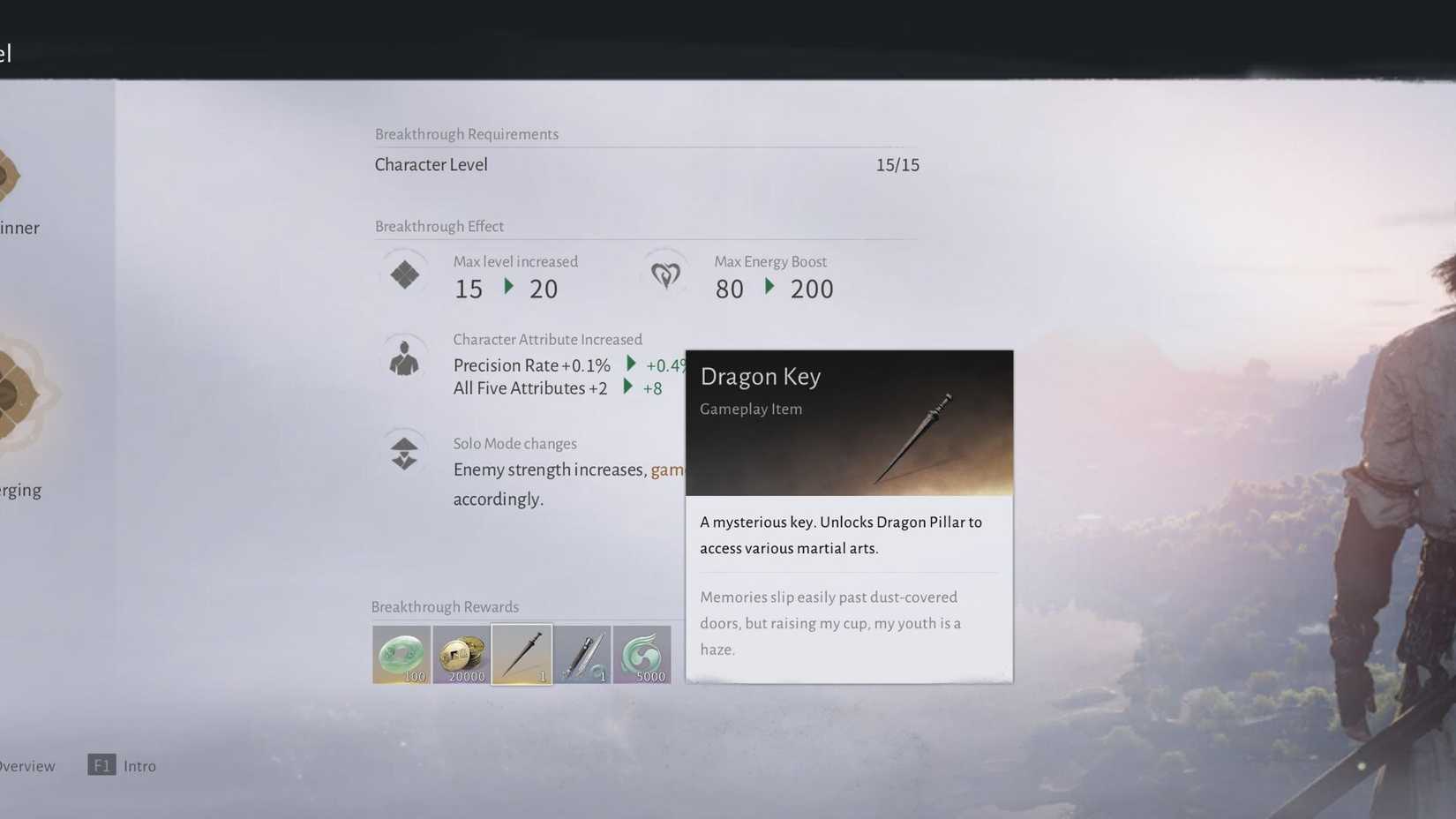The image size is (1456, 819).
Task: Select the Max Energy Boost heart icon
Action: pos(666,274)
